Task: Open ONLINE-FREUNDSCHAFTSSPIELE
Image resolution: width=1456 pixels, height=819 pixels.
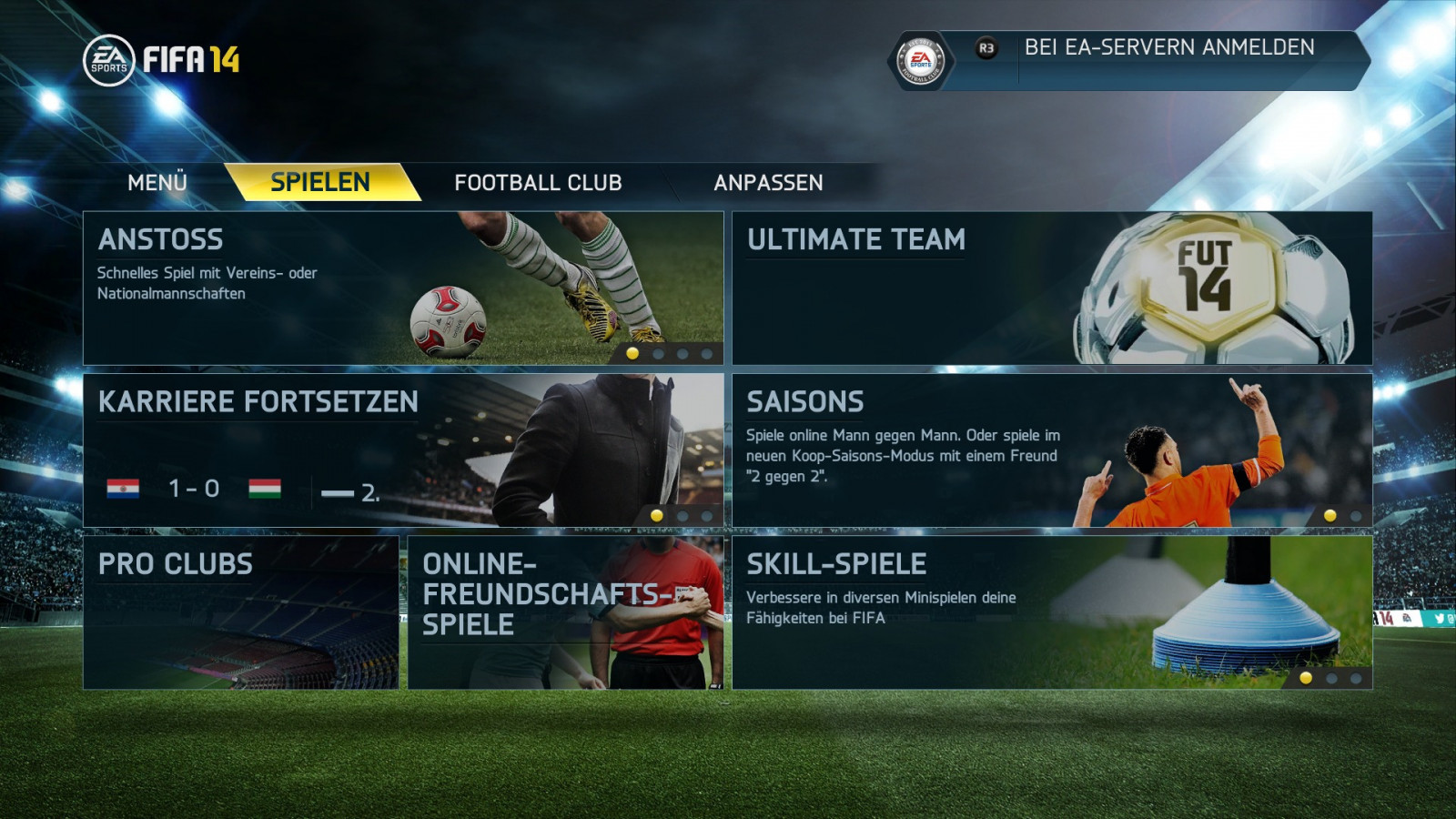Action: click(x=565, y=612)
